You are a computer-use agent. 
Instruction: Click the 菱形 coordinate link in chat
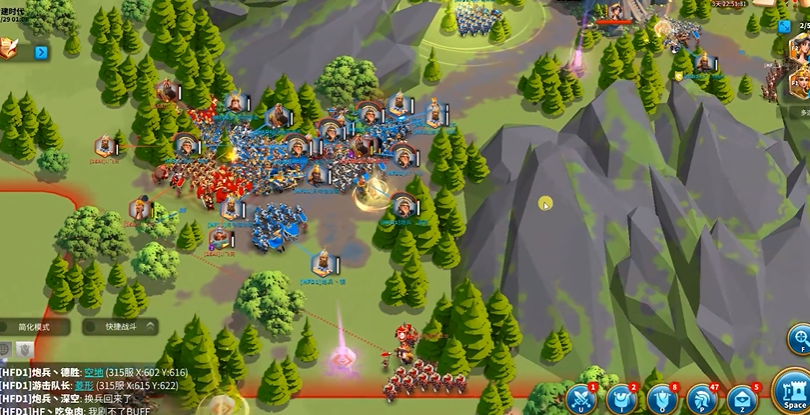pos(84,385)
